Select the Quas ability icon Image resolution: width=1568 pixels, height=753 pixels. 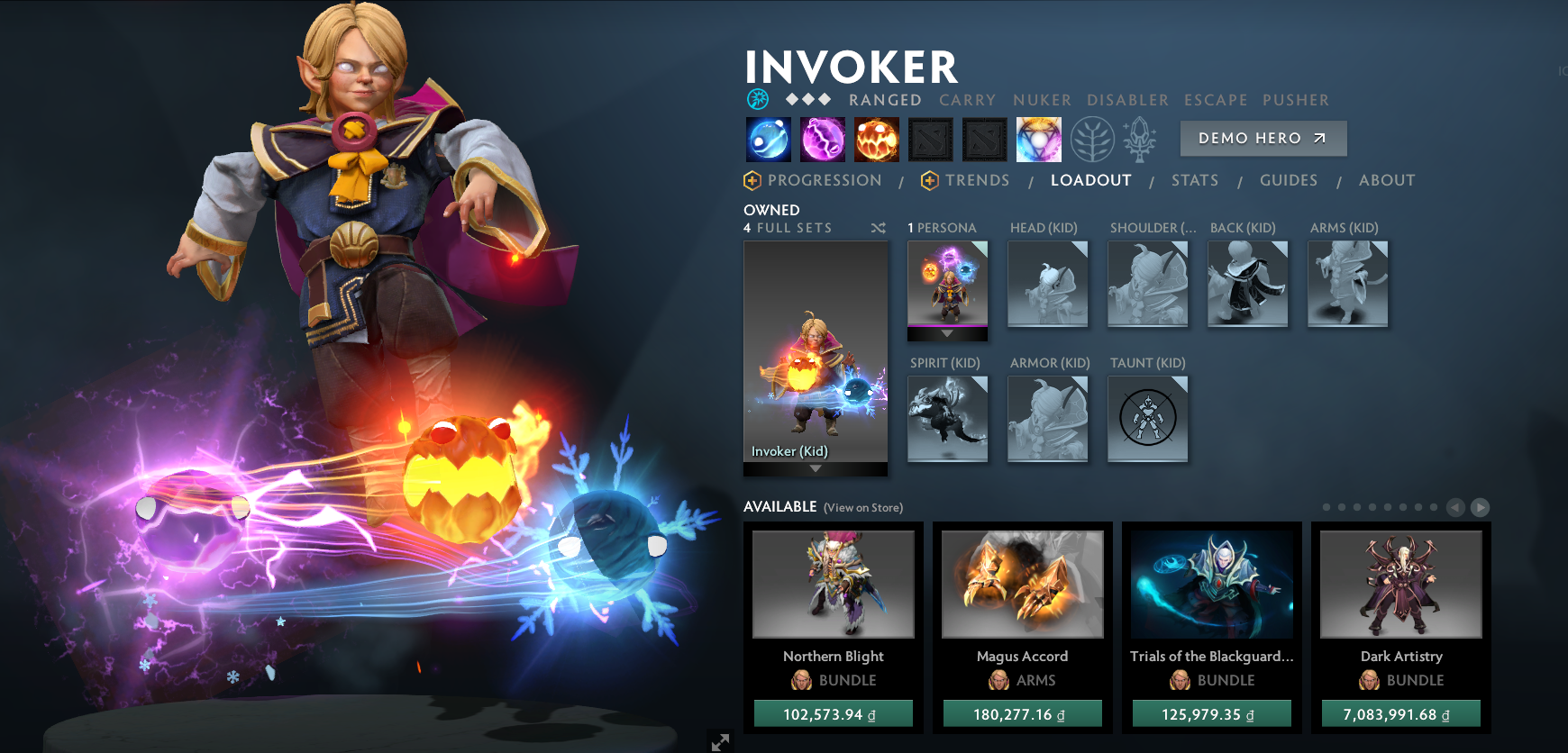[768, 140]
